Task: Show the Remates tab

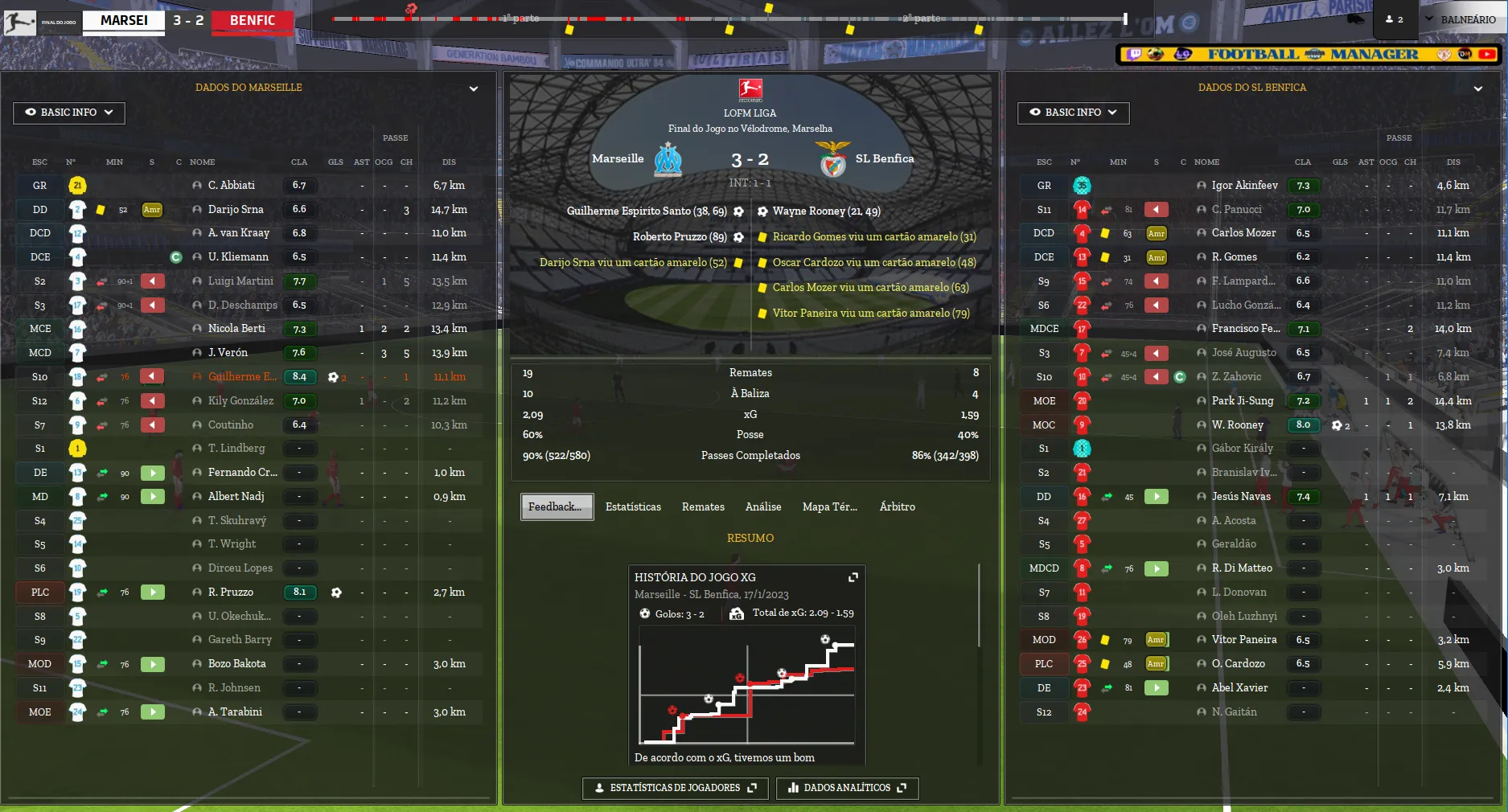Action: tap(703, 506)
